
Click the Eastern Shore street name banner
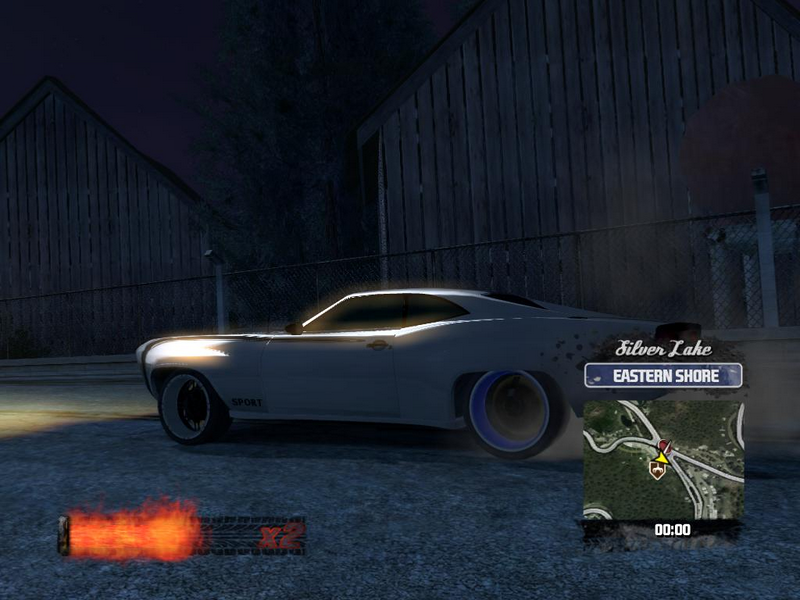coord(663,376)
